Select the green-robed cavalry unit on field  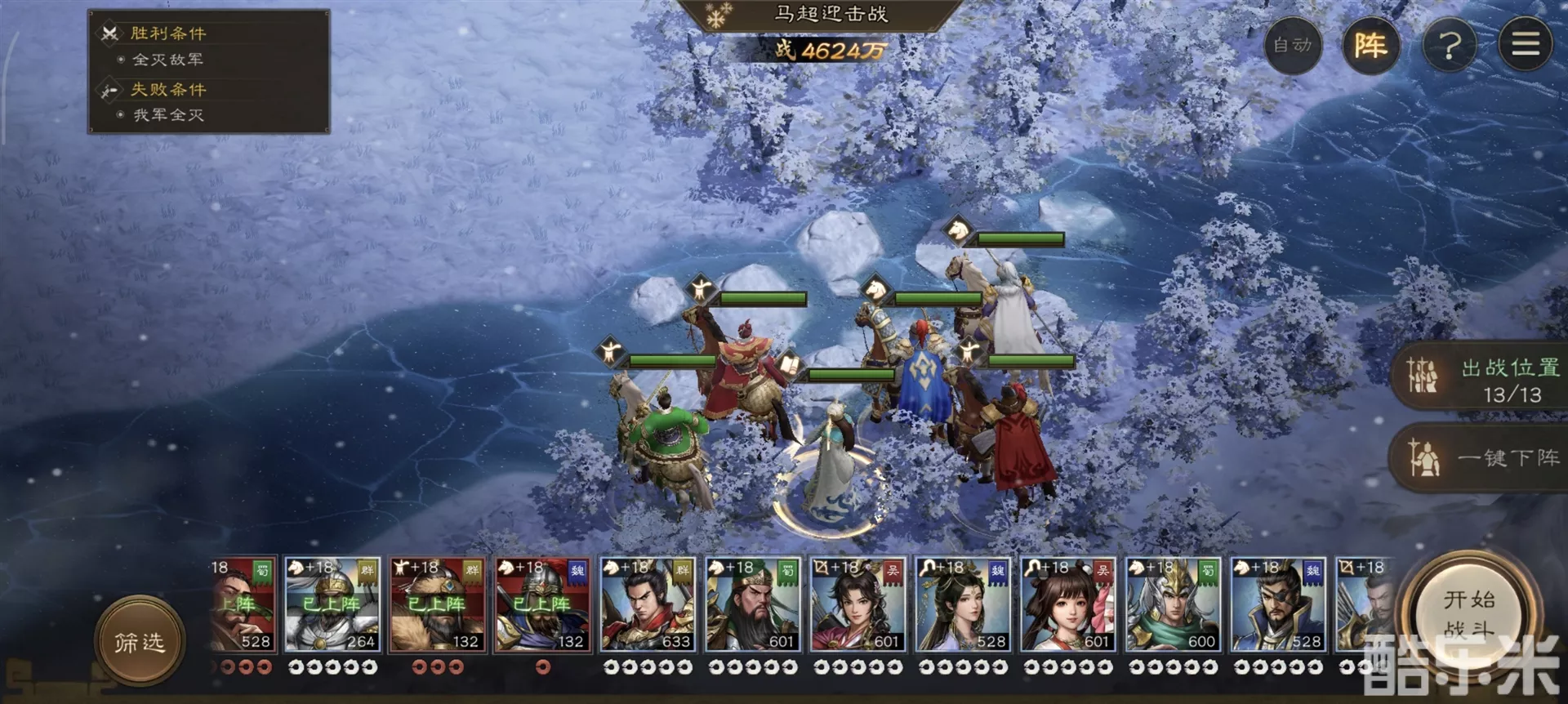(663, 441)
